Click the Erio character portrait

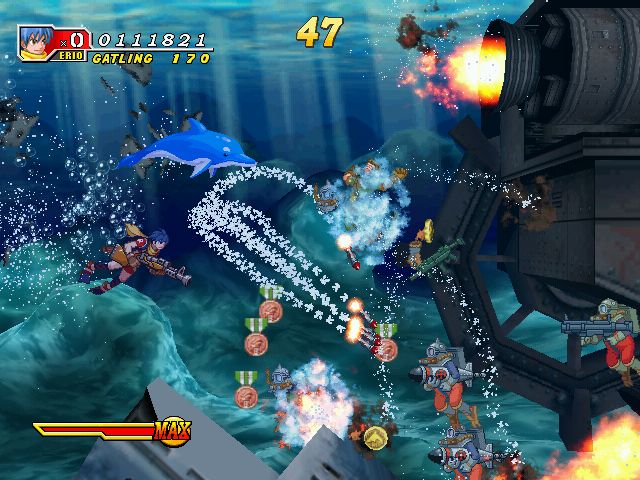[39, 41]
